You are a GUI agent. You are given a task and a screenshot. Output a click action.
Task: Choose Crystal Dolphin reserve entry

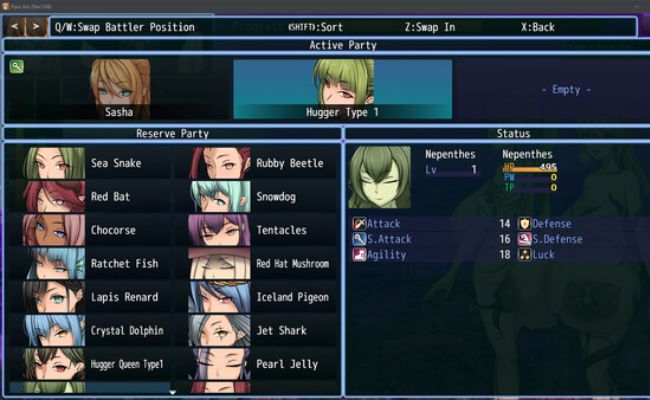[92, 330]
